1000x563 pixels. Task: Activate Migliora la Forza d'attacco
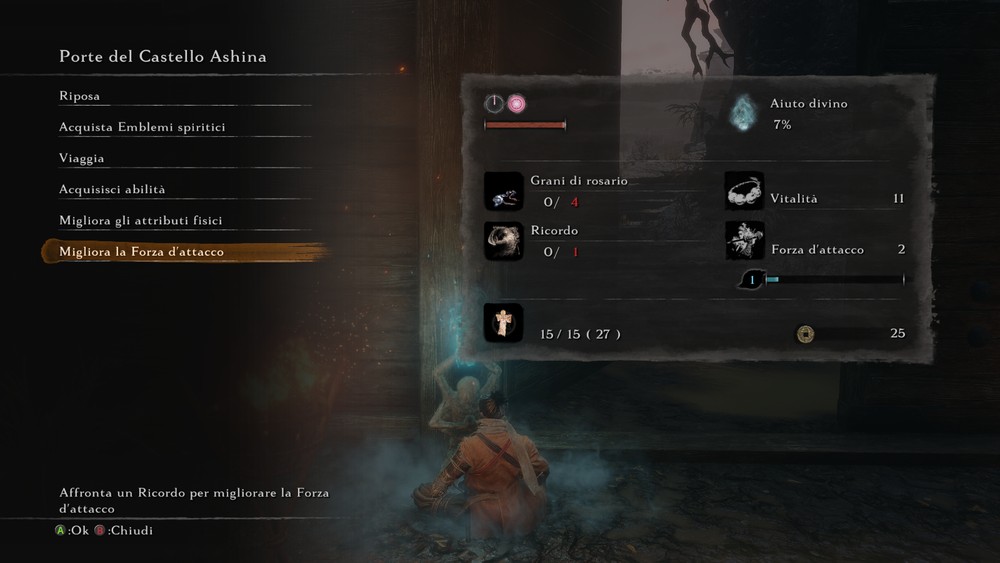tap(142, 252)
